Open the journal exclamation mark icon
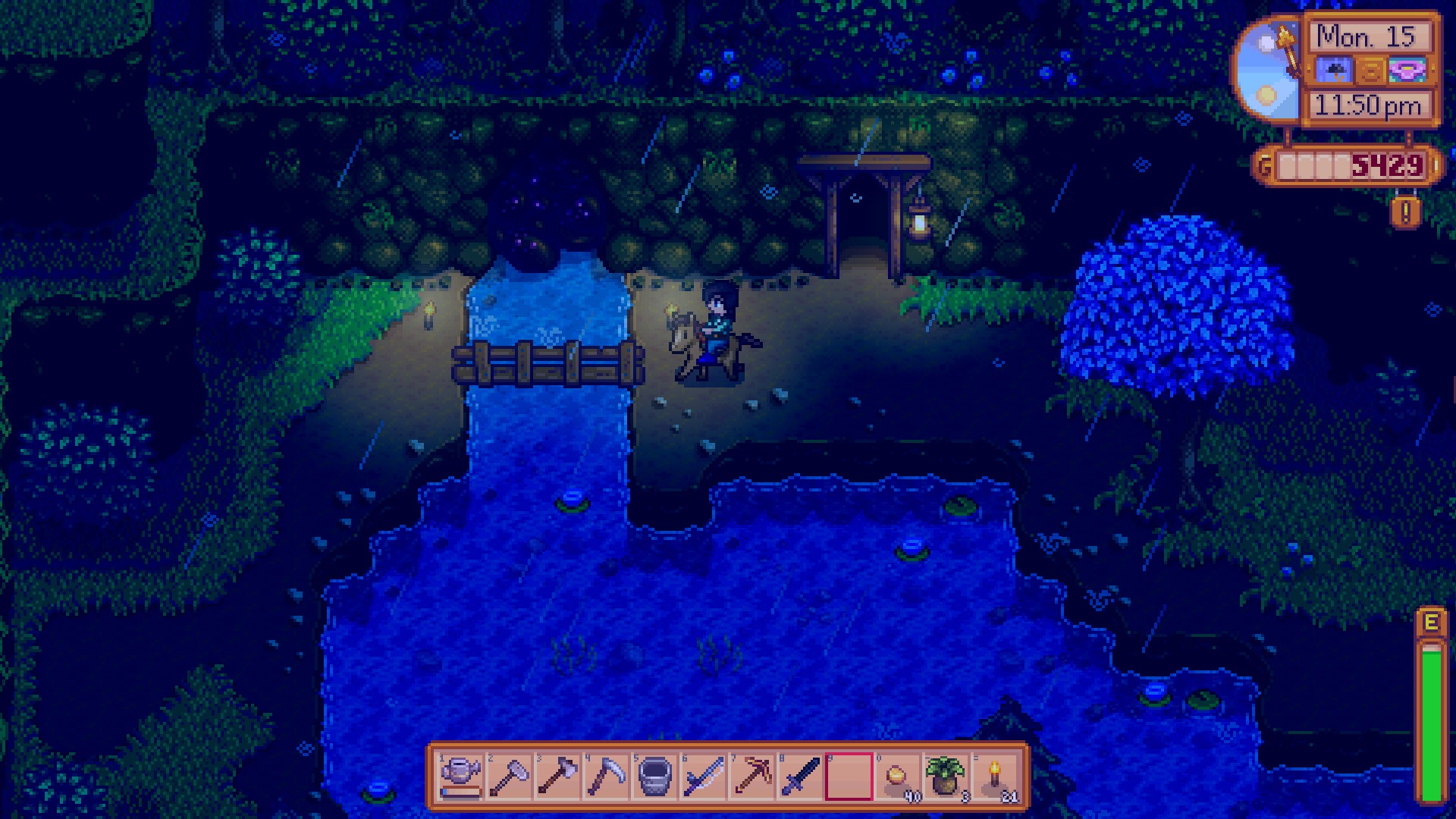1456x819 pixels. [1405, 213]
